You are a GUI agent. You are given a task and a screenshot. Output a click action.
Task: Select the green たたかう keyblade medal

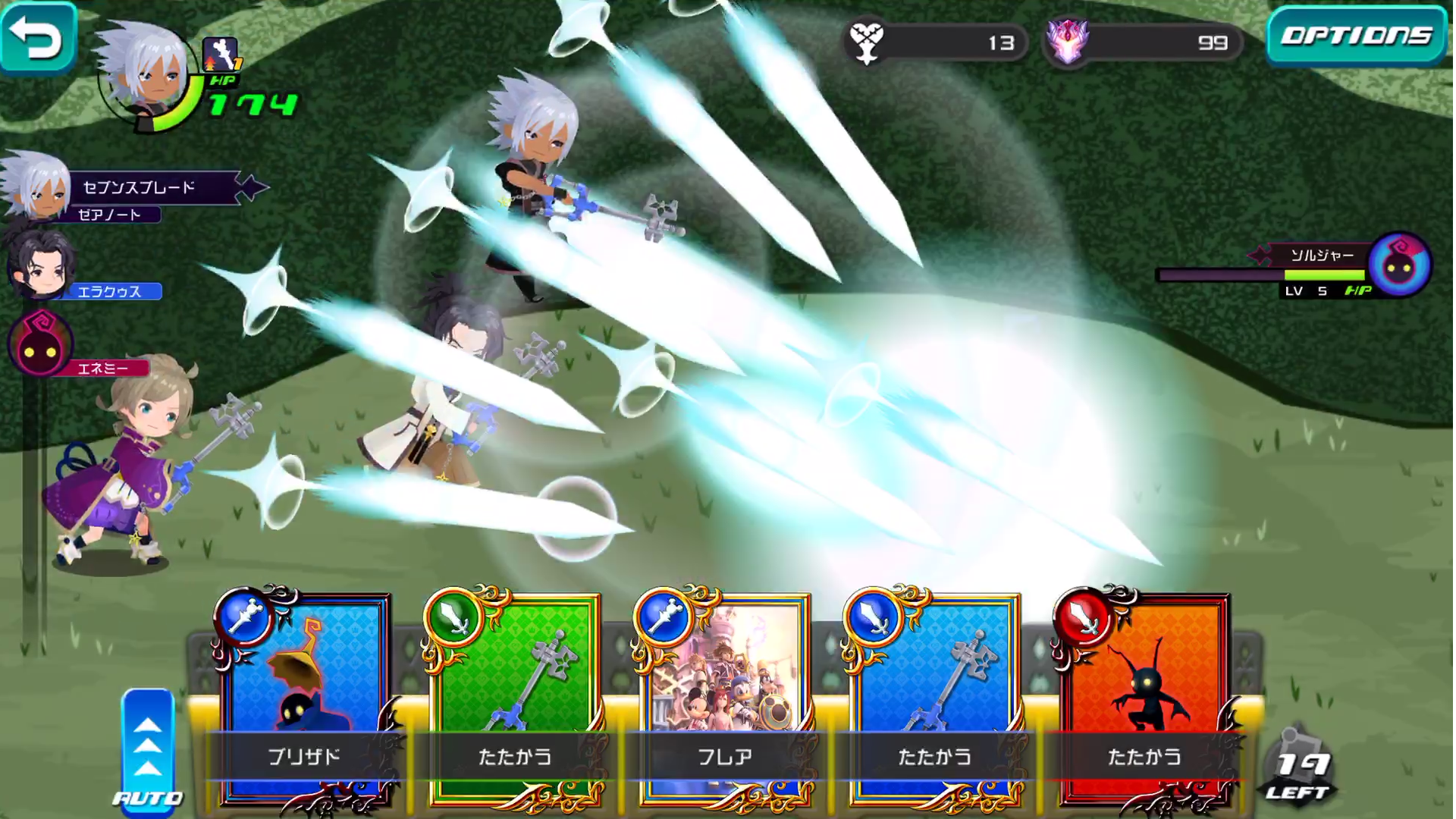pyautogui.click(x=508, y=682)
